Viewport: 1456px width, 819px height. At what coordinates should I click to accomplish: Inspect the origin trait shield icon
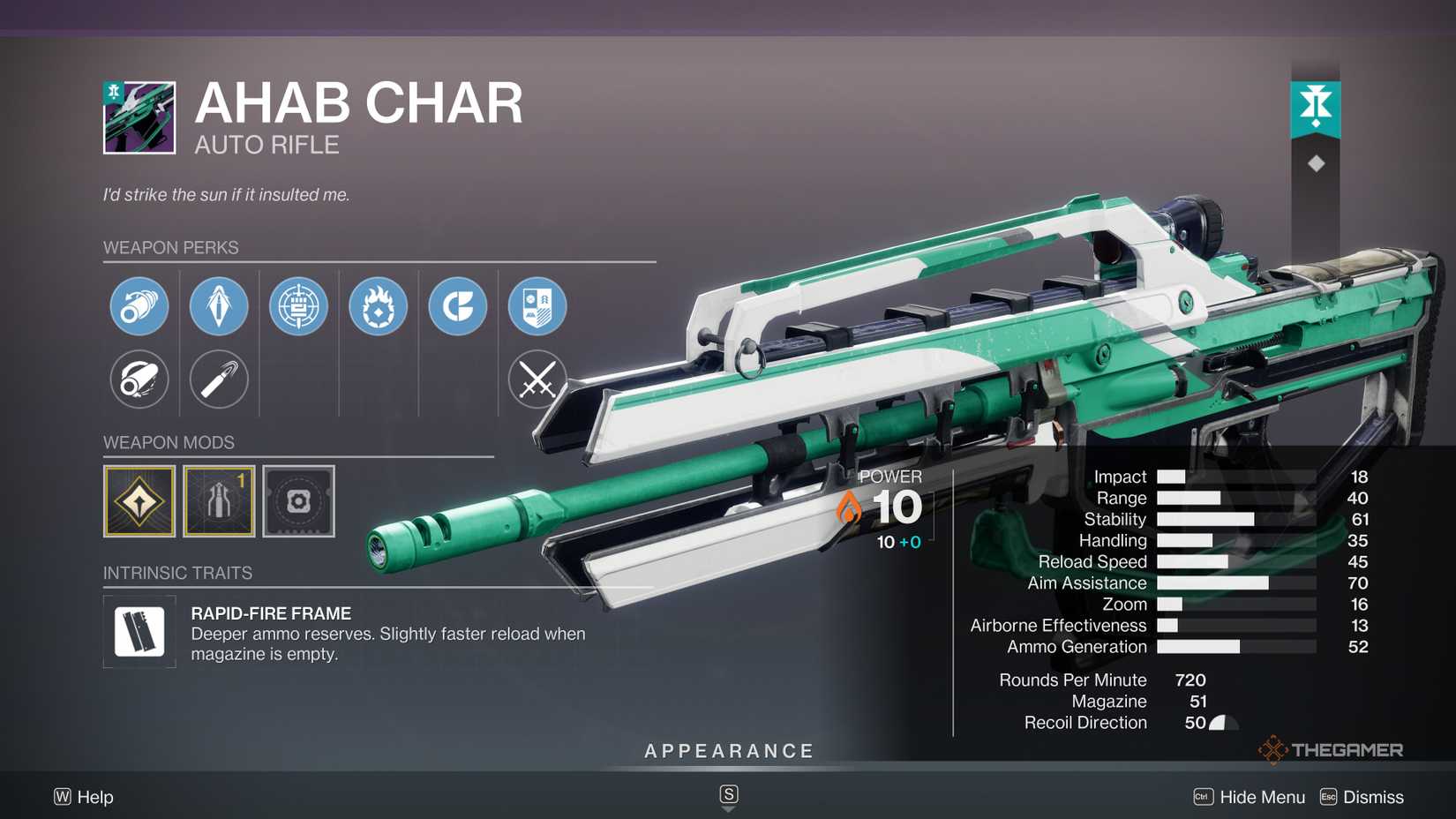pyautogui.click(x=538, y=306)
